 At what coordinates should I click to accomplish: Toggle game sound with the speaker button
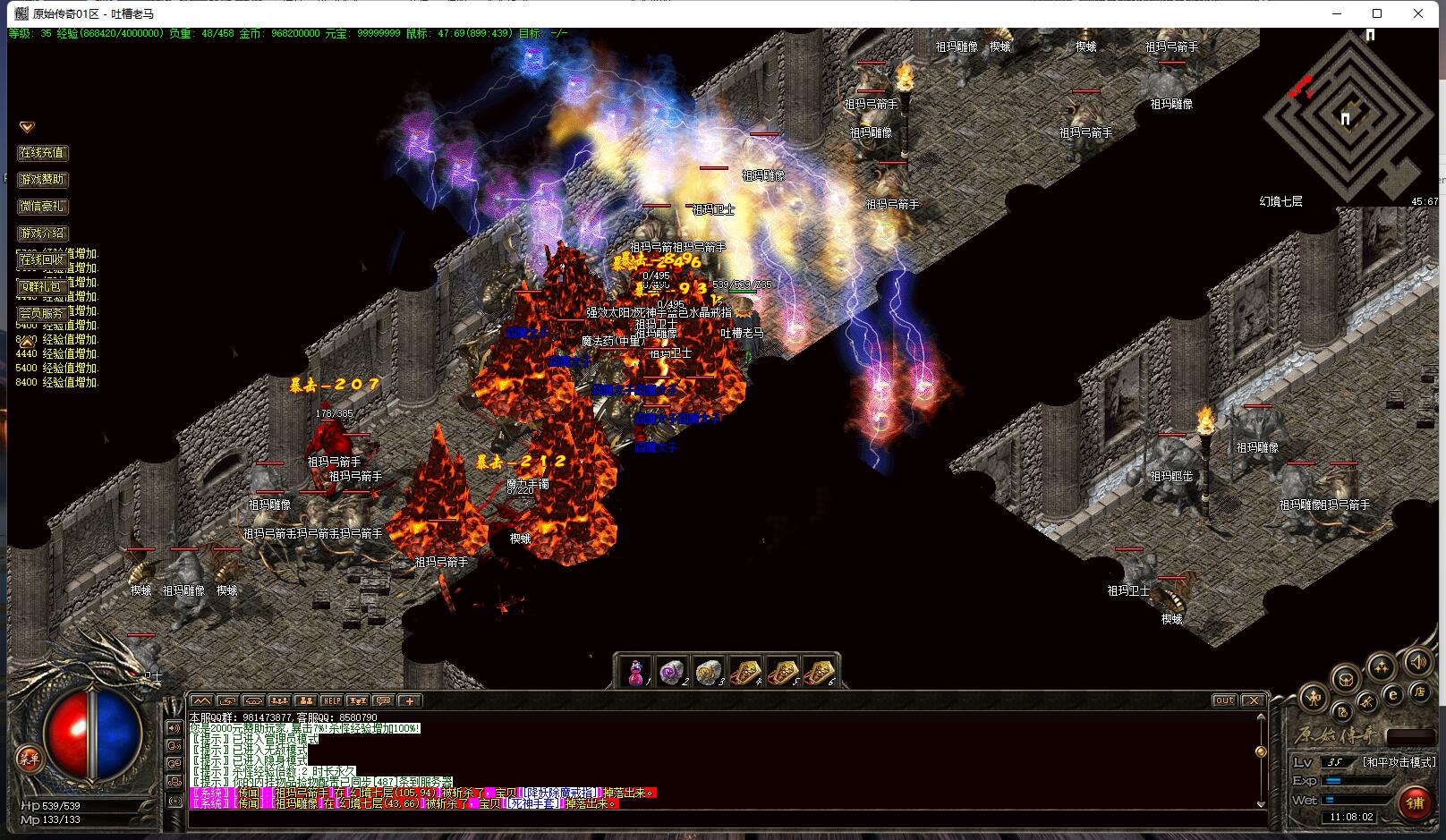pos(1416,663)
